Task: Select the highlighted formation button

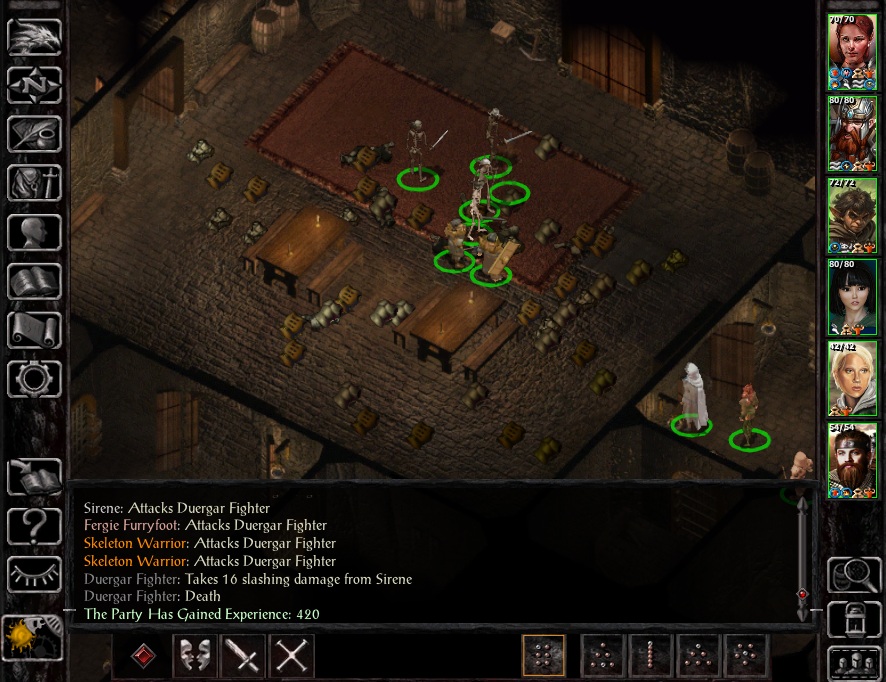Action: 543,656
